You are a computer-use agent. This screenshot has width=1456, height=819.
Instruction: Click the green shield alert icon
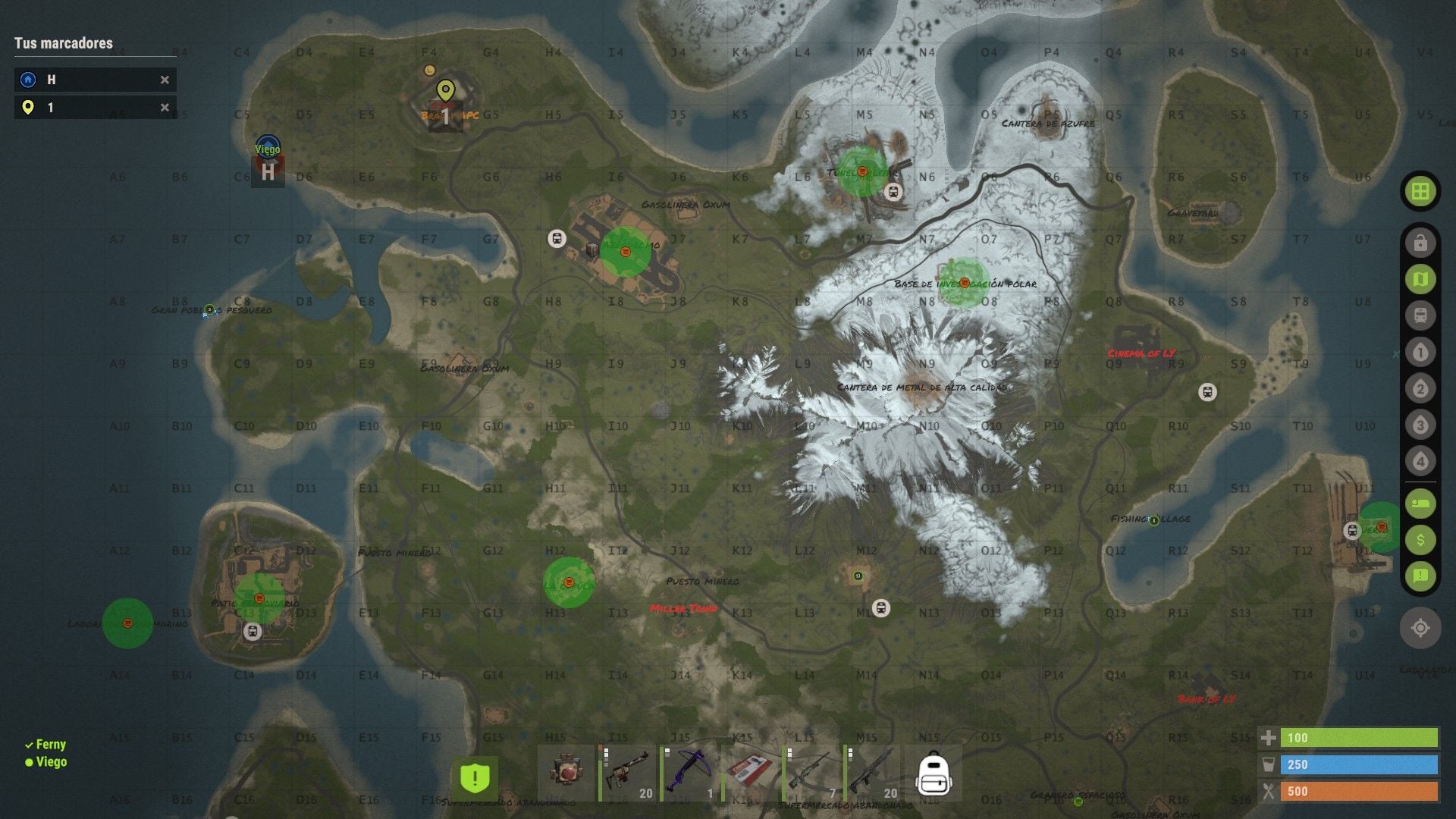point(475,777)
